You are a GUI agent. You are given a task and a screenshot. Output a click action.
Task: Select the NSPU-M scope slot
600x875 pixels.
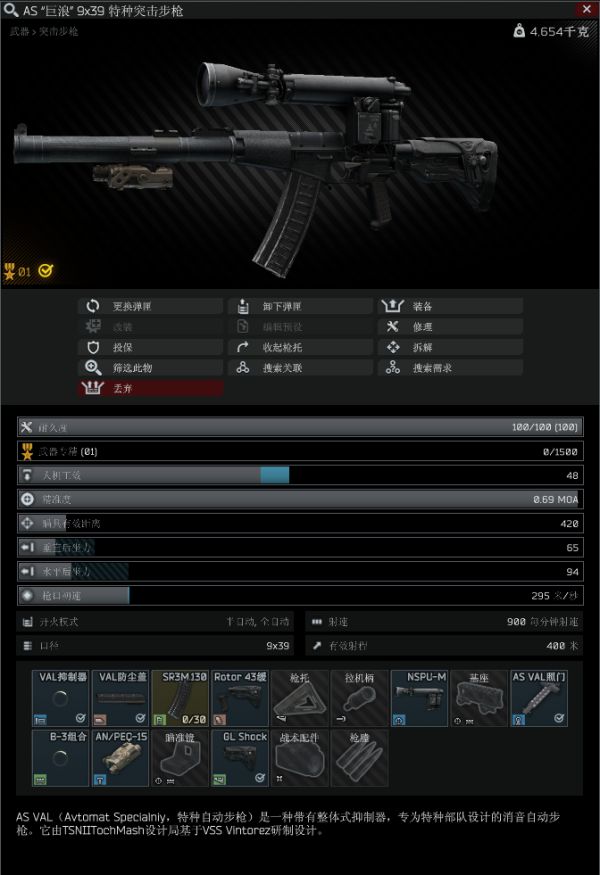pos(419,698)
